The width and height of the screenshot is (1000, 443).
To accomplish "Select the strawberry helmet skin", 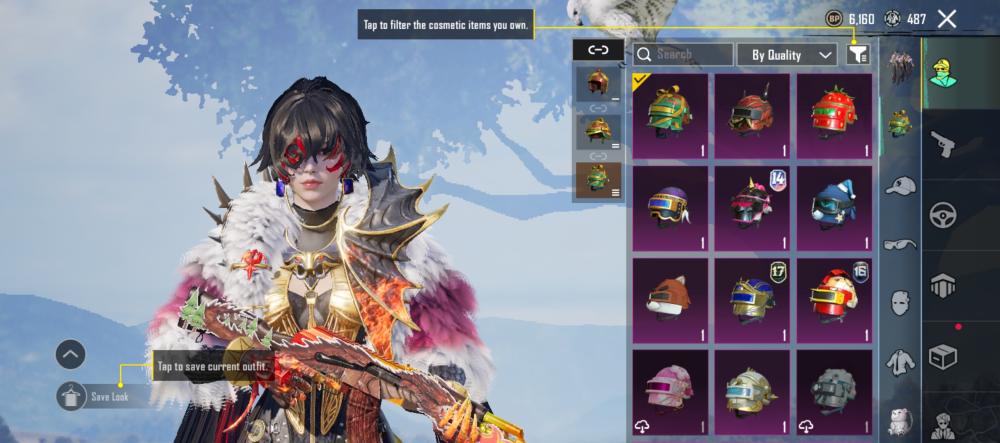I will point(834,115).
